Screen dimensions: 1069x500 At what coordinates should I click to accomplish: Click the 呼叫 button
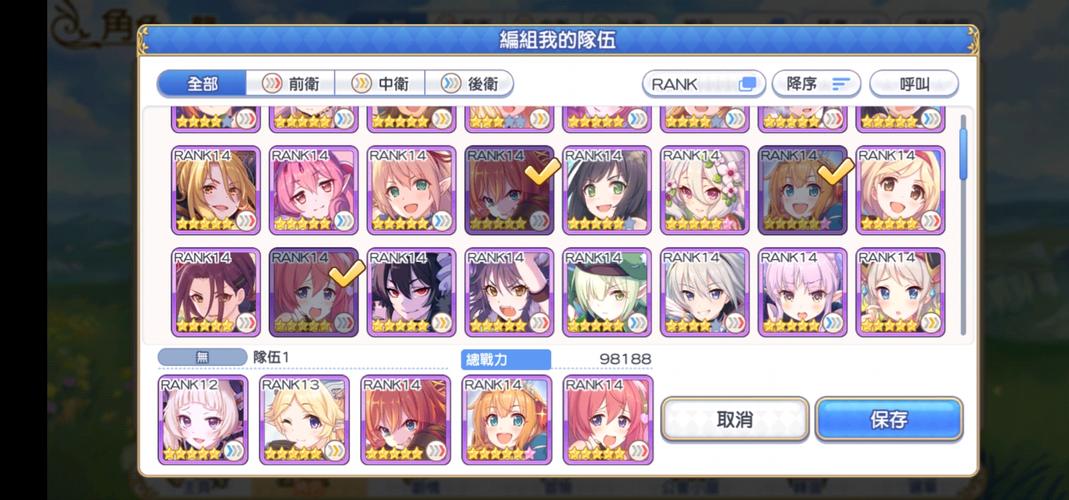pyautogui.click(x=913, y=84)
